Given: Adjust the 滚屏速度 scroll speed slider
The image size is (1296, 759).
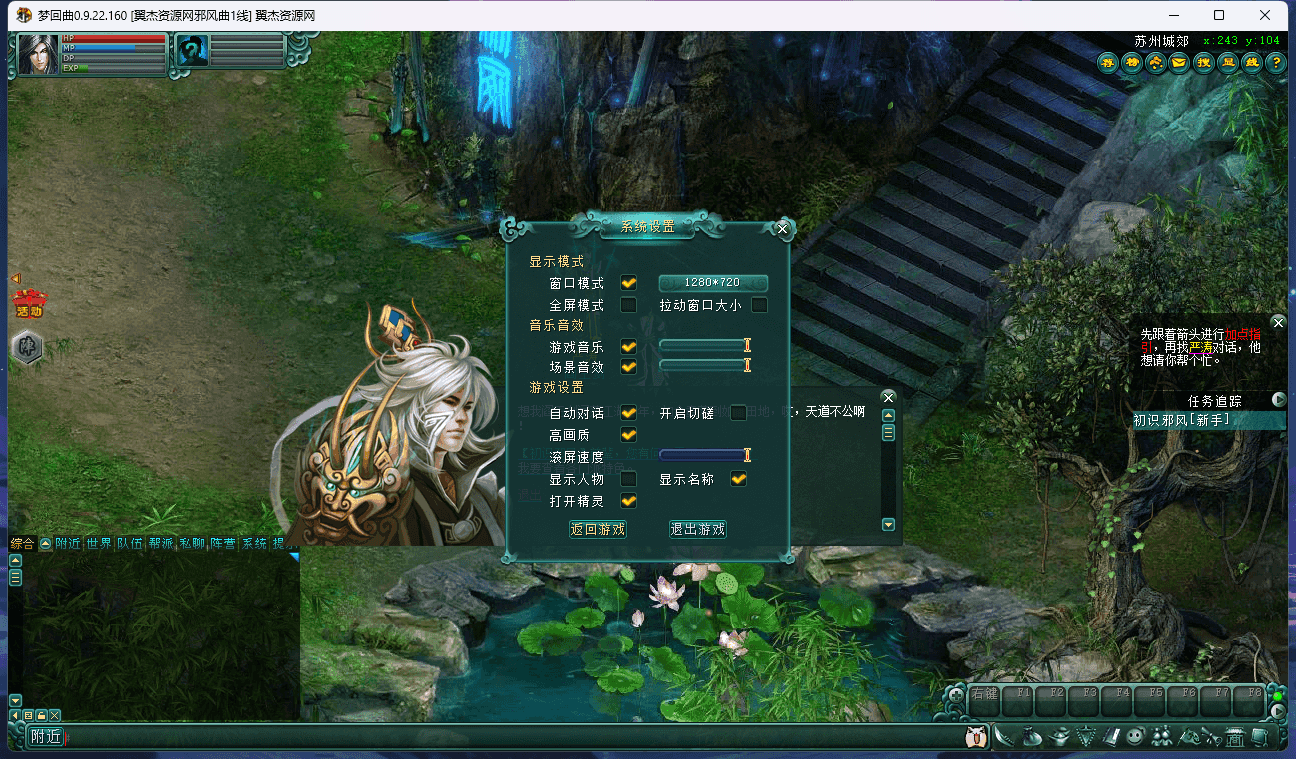Looking at the screenshot, I should 746,456.
